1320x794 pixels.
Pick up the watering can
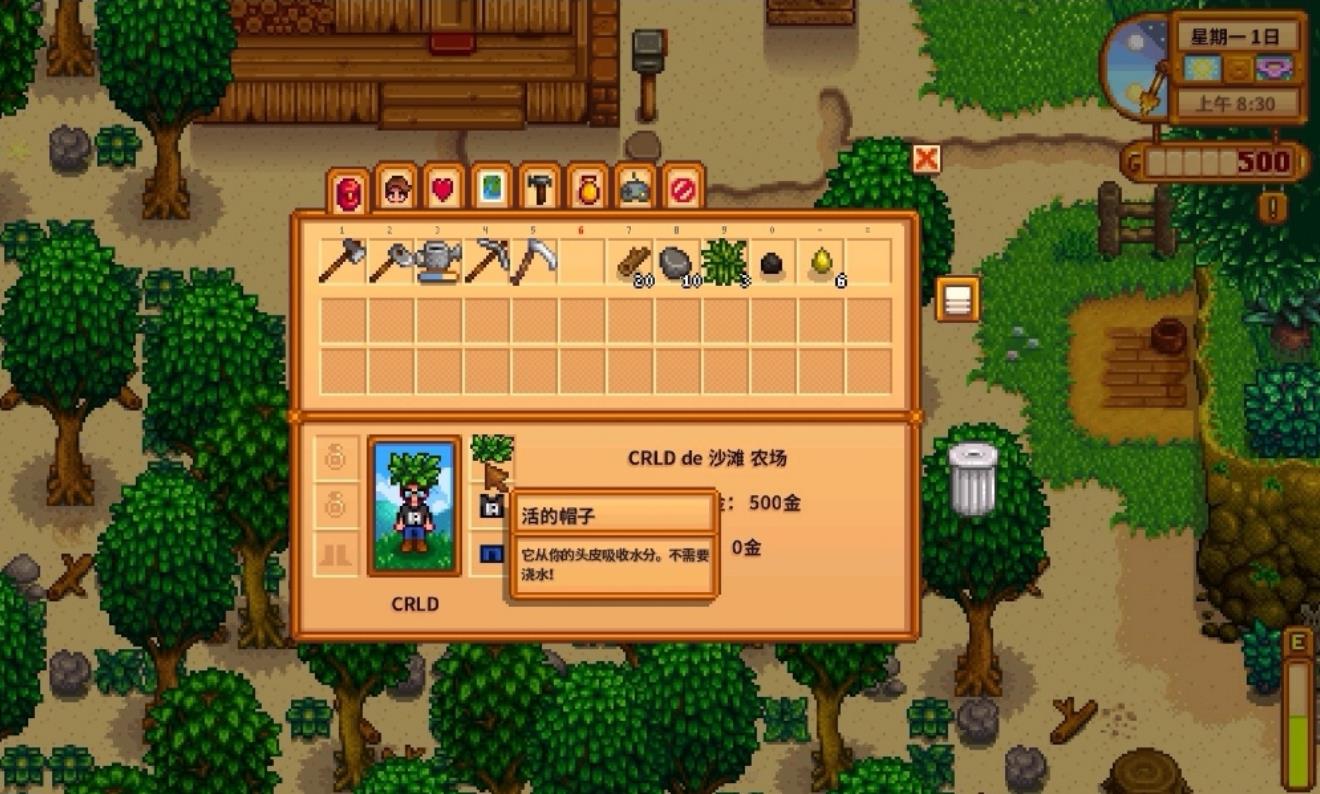[x=438, y=263]
